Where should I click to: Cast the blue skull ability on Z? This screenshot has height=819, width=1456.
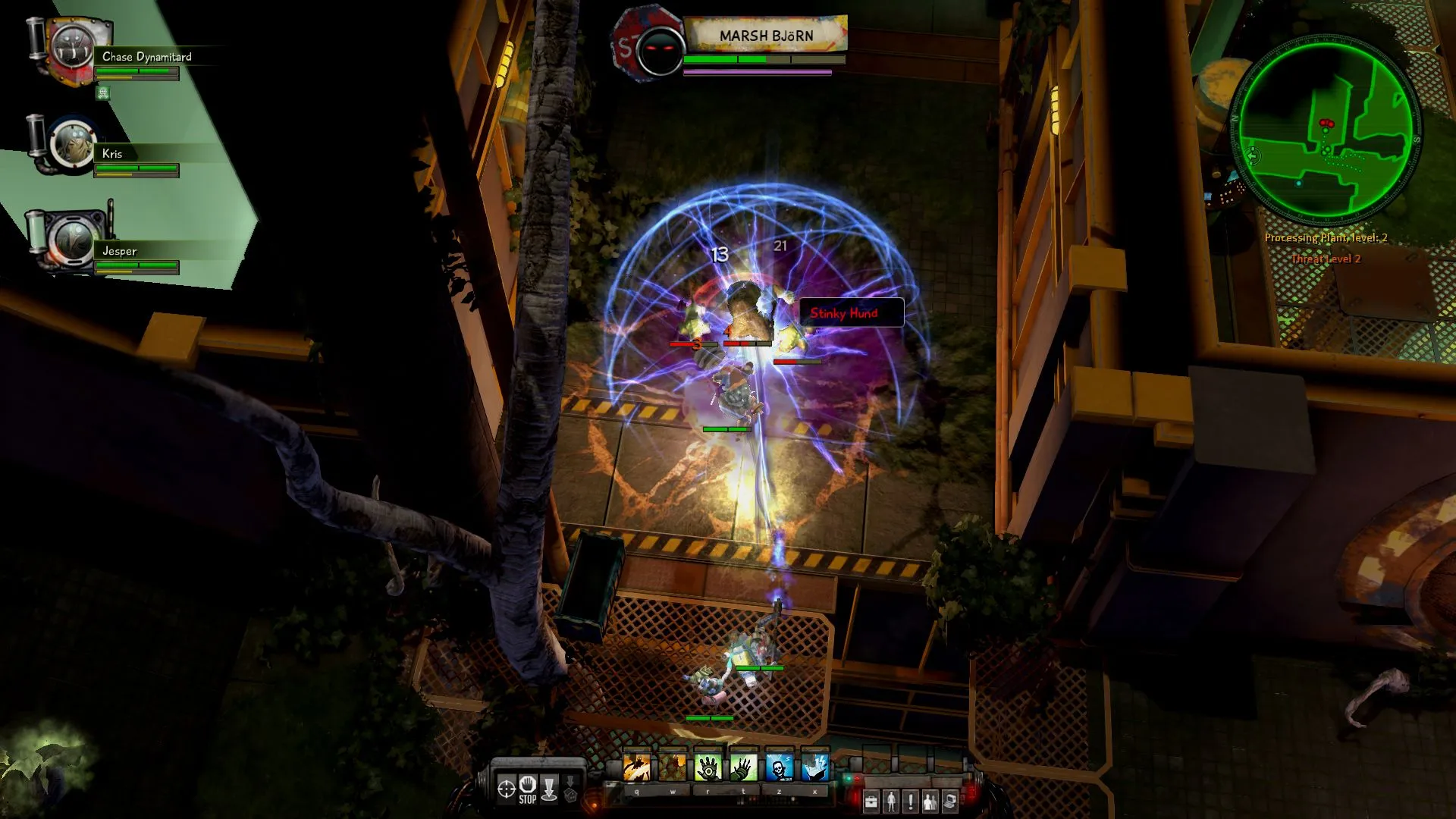779,767
